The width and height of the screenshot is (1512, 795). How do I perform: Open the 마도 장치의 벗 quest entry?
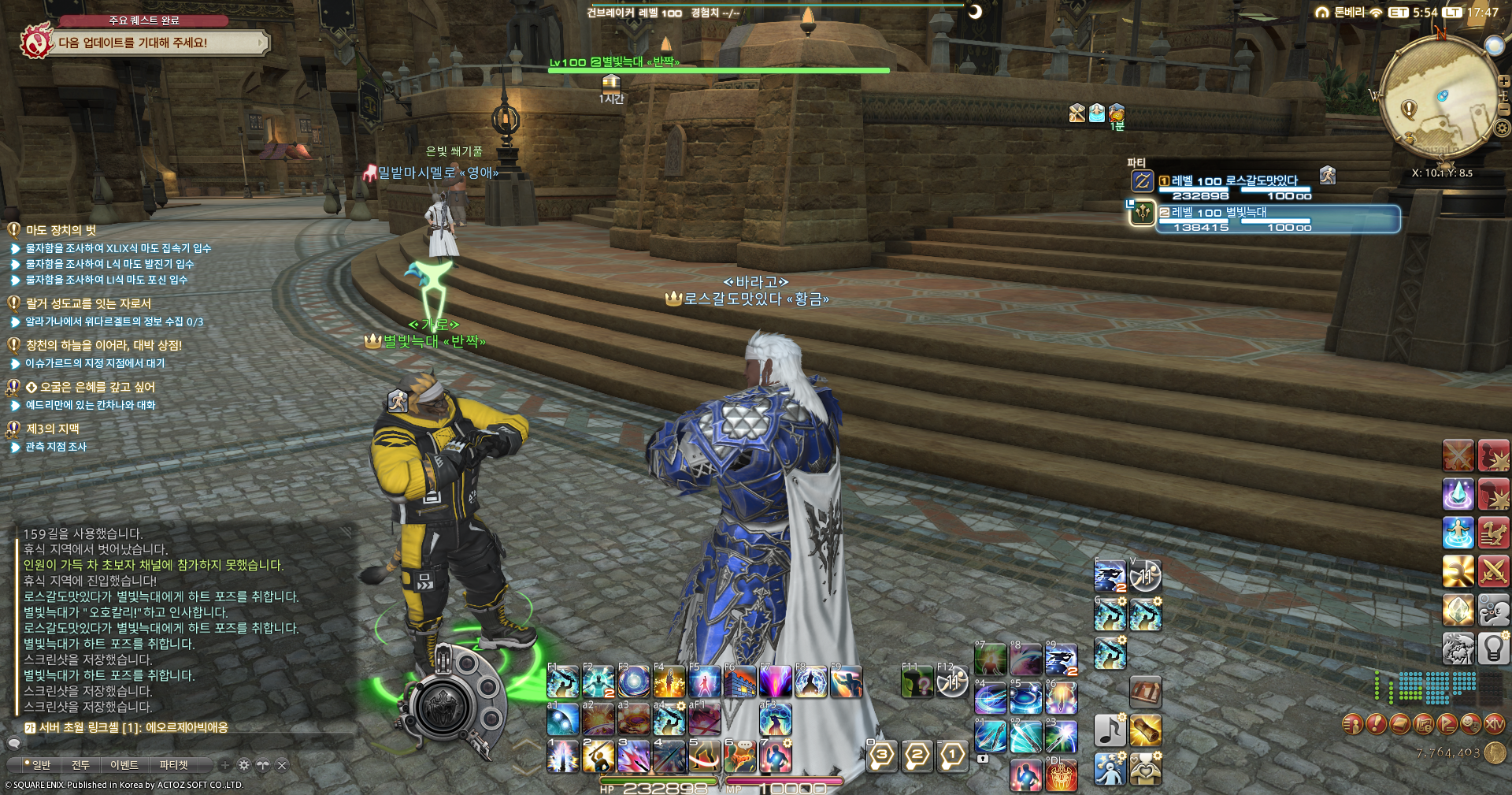(61, 230)
